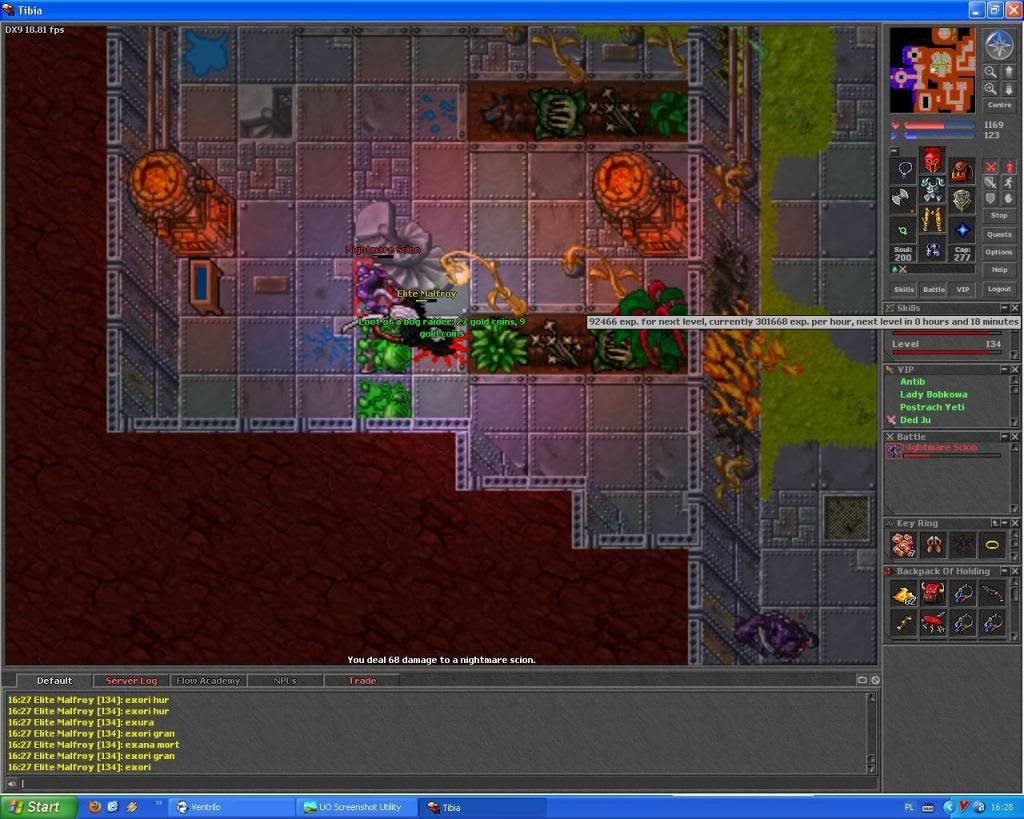Toggle the VIP list button

tap(963, 289)
